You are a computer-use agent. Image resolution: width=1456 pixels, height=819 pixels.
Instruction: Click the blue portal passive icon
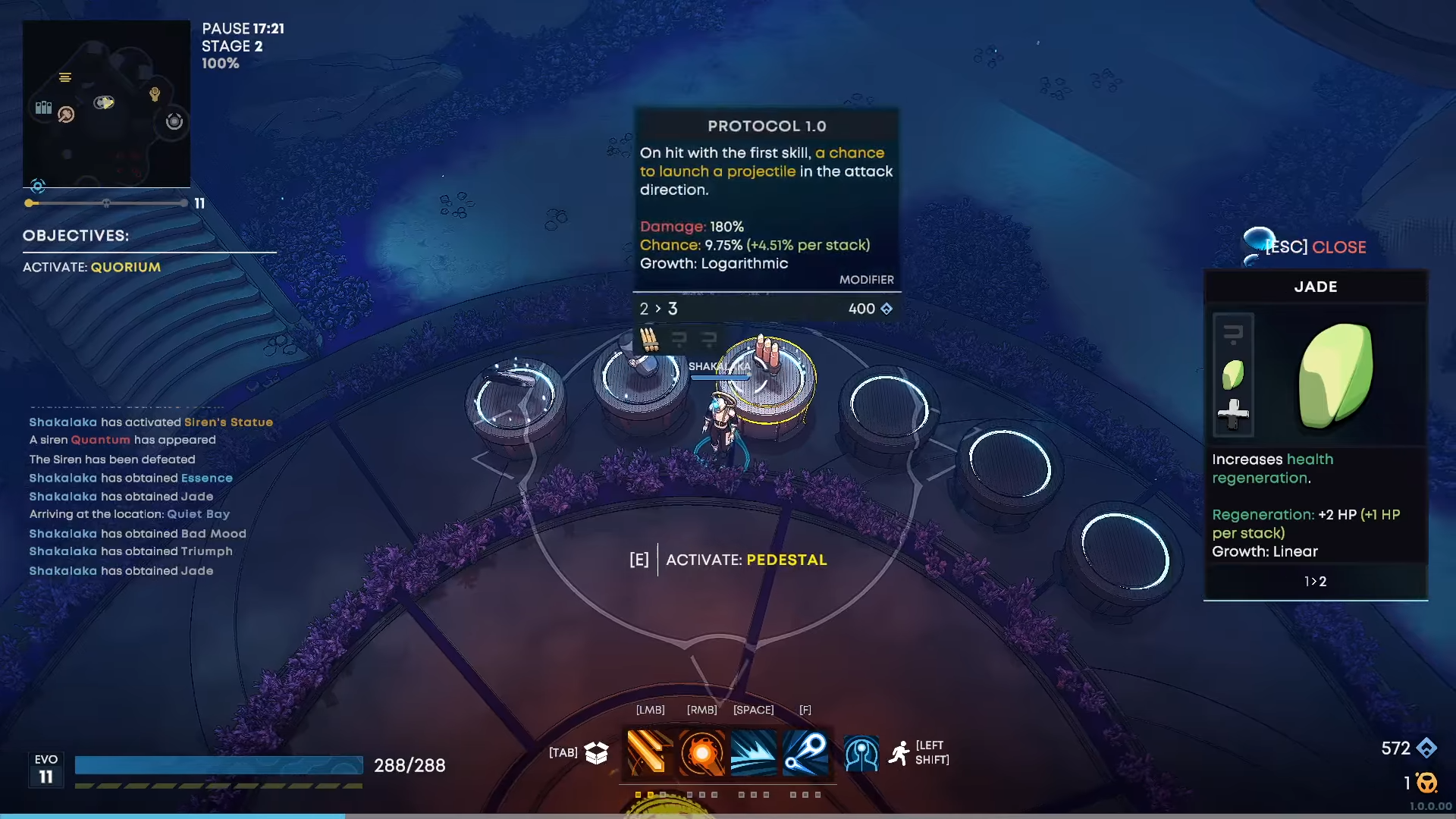click(861, 754)
